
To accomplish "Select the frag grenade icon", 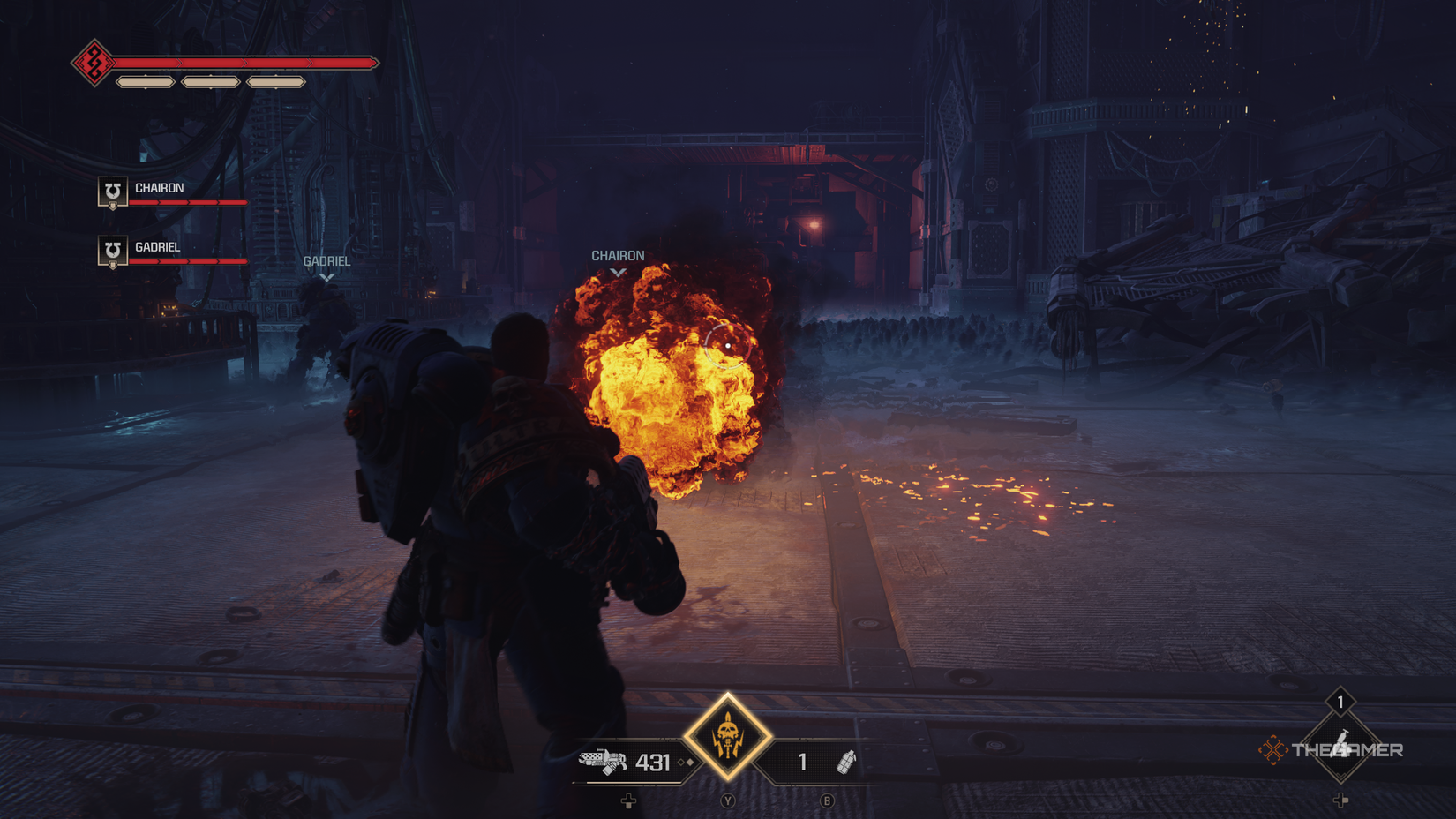I will pyautogui.click(x=845, y=762).
